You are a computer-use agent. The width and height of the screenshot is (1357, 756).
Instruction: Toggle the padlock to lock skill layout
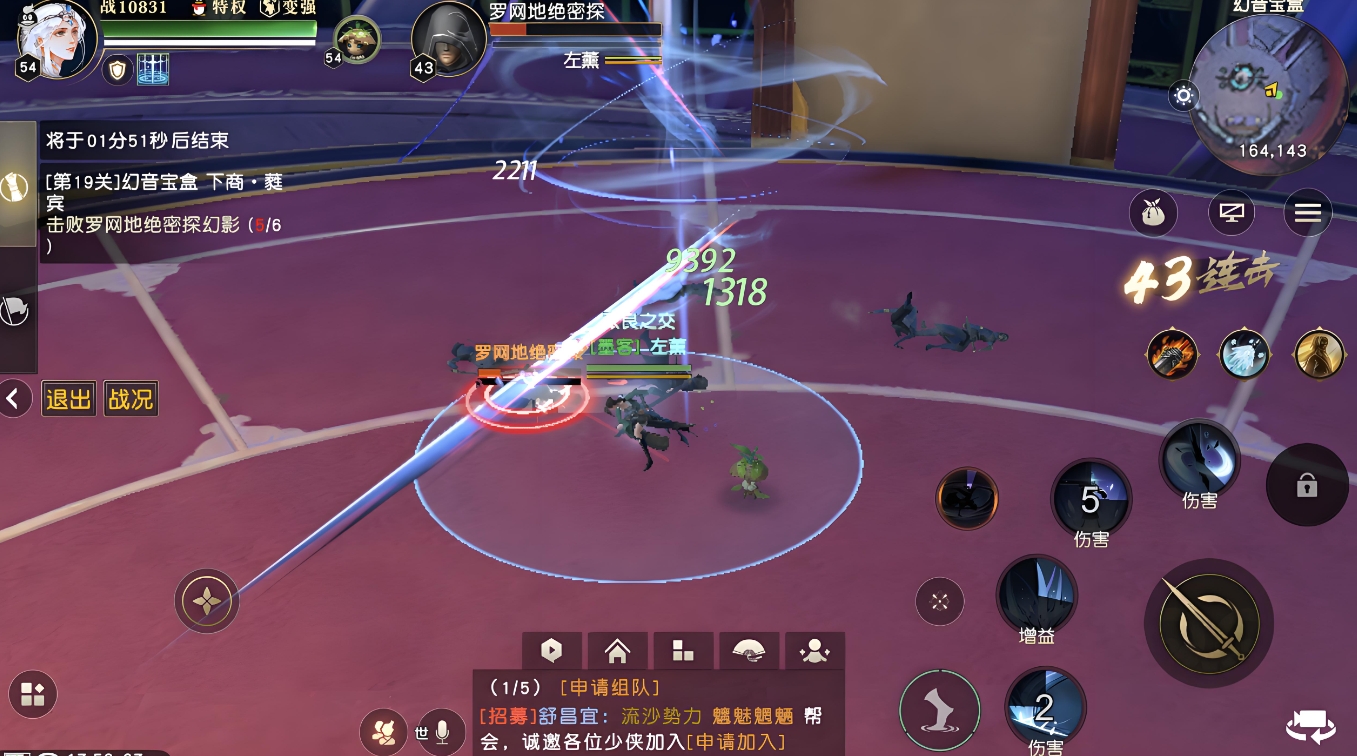pyautogui.click(x=1307, y=485)
